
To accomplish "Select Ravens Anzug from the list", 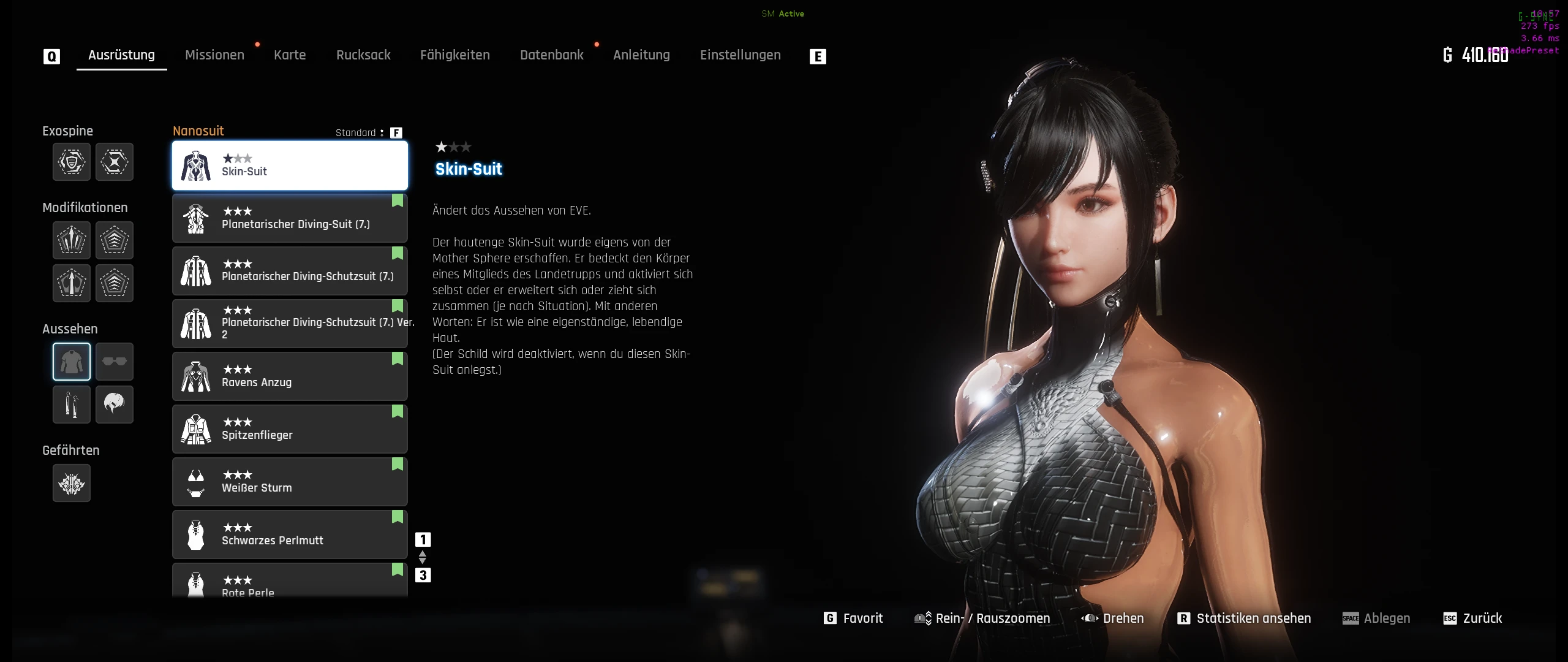I will point(290,376).
